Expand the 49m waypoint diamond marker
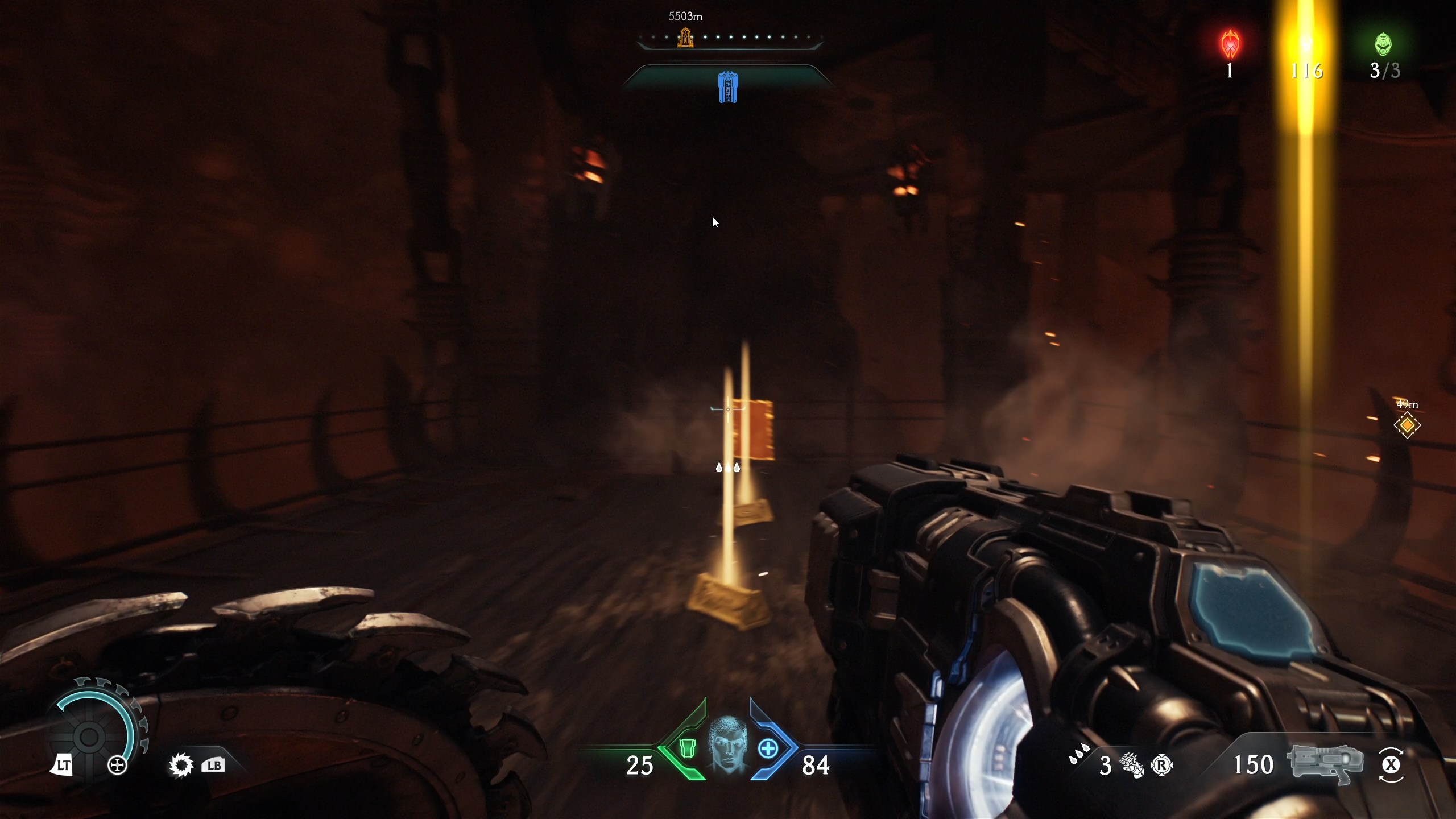 click(x=1406, y=425)
